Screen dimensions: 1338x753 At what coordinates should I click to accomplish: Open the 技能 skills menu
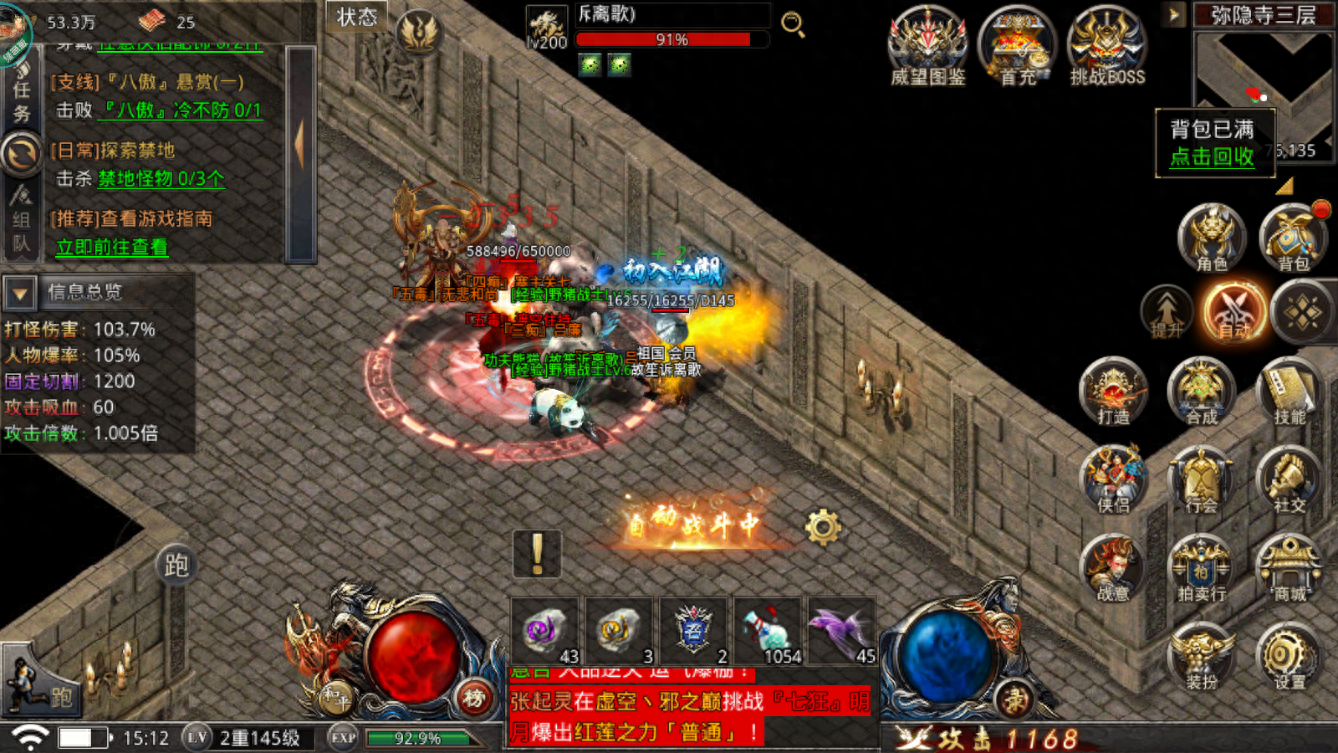1289,390
